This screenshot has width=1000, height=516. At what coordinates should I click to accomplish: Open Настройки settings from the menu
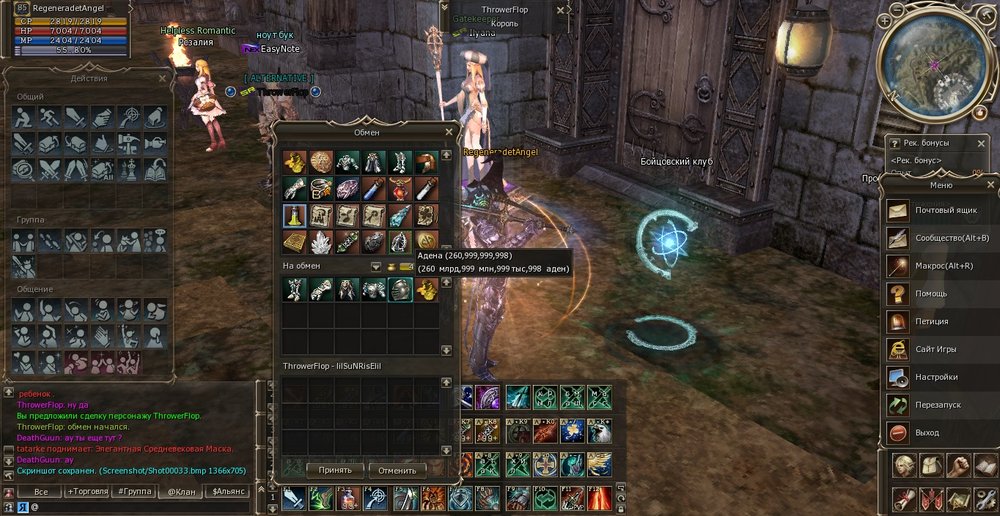click(x=941, y=377)
